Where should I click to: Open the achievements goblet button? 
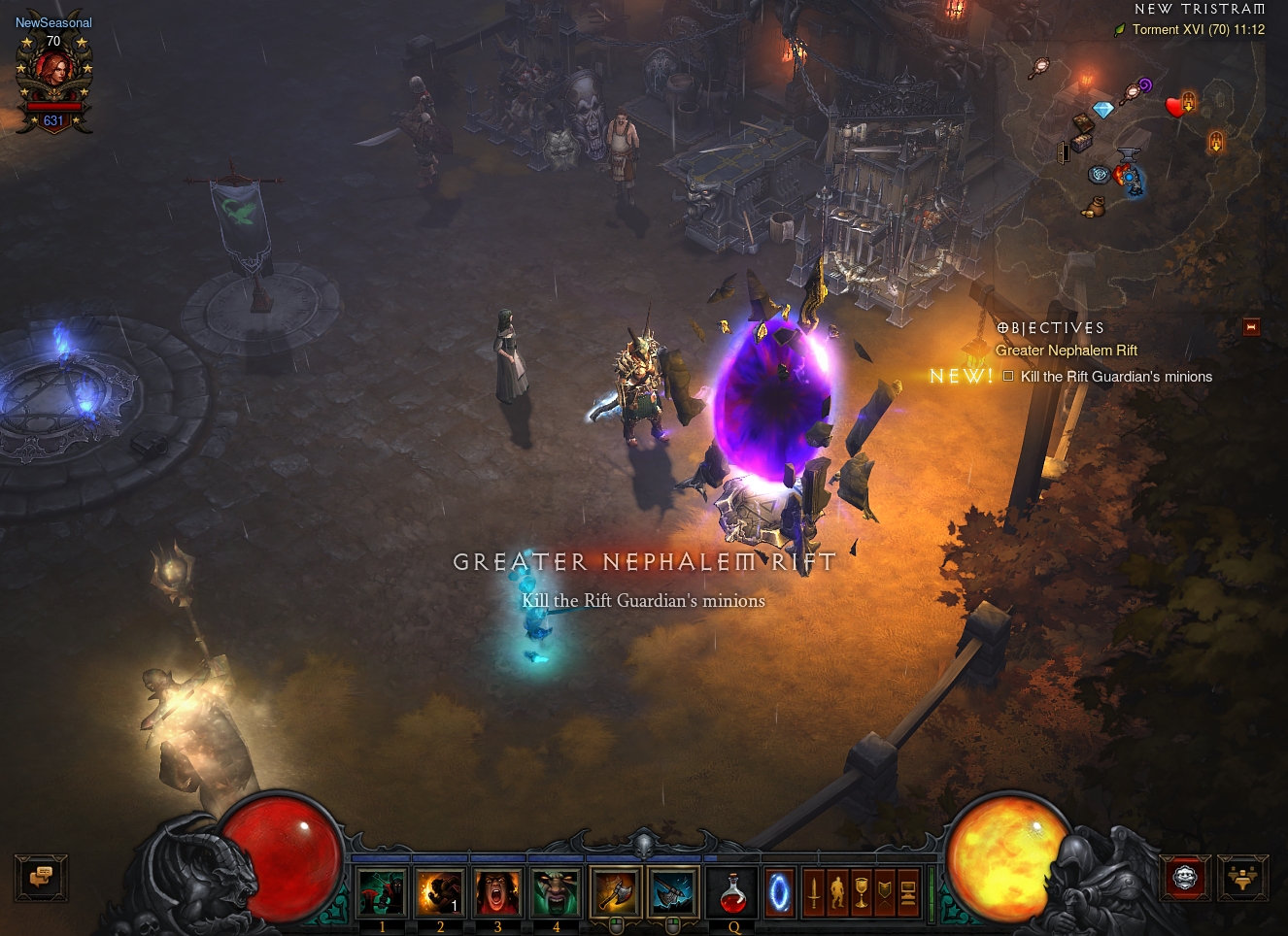(862, 892)
